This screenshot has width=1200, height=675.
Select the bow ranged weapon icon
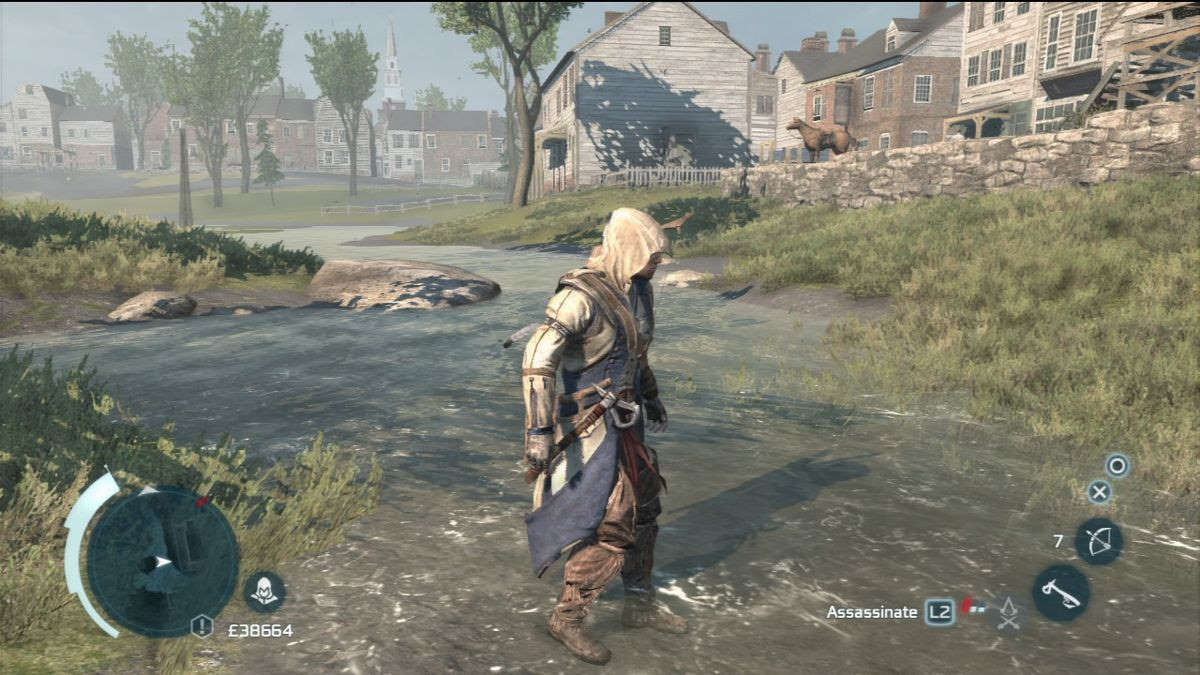[1099, 541]
